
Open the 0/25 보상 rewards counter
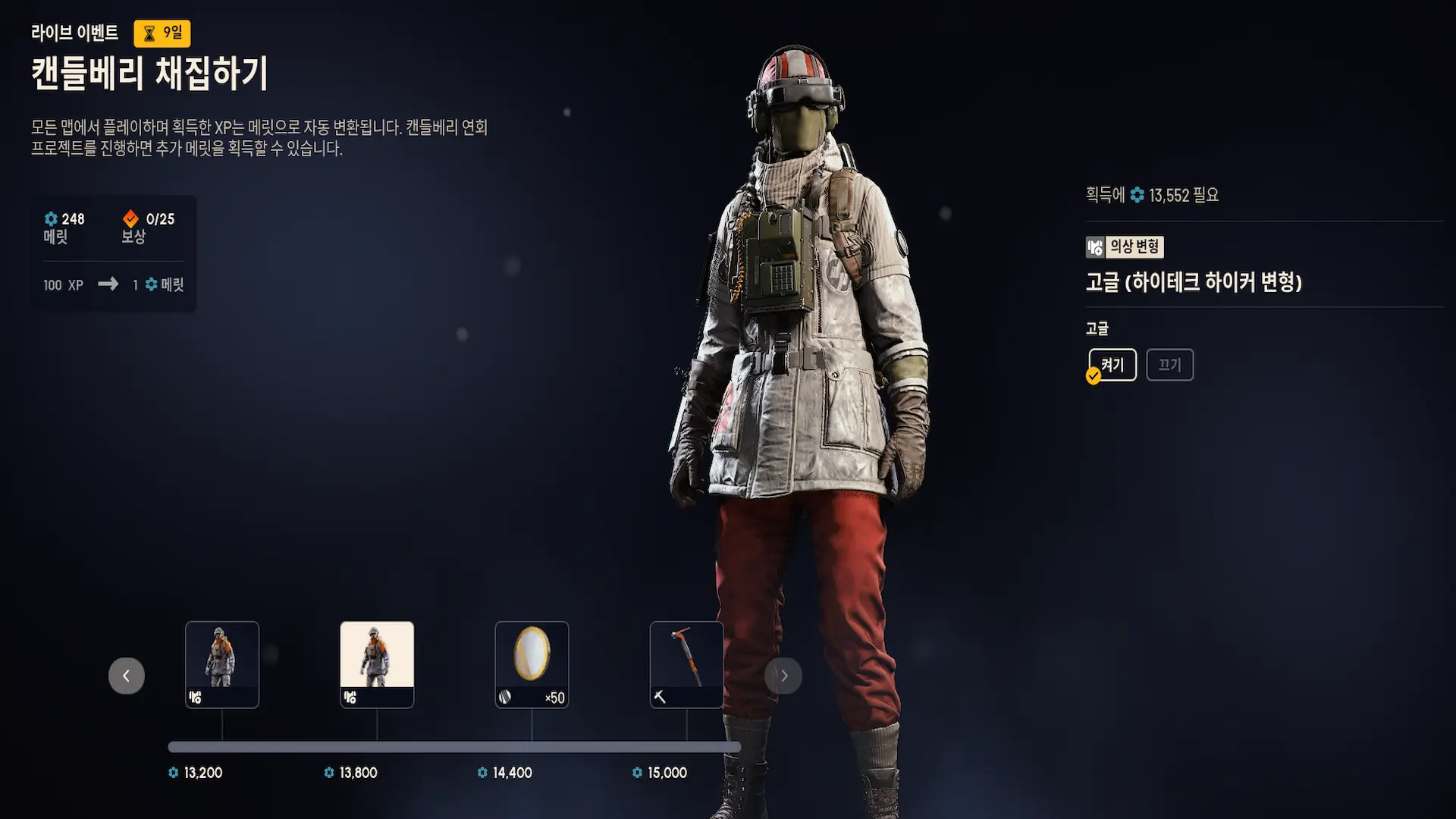coord(149,227)
